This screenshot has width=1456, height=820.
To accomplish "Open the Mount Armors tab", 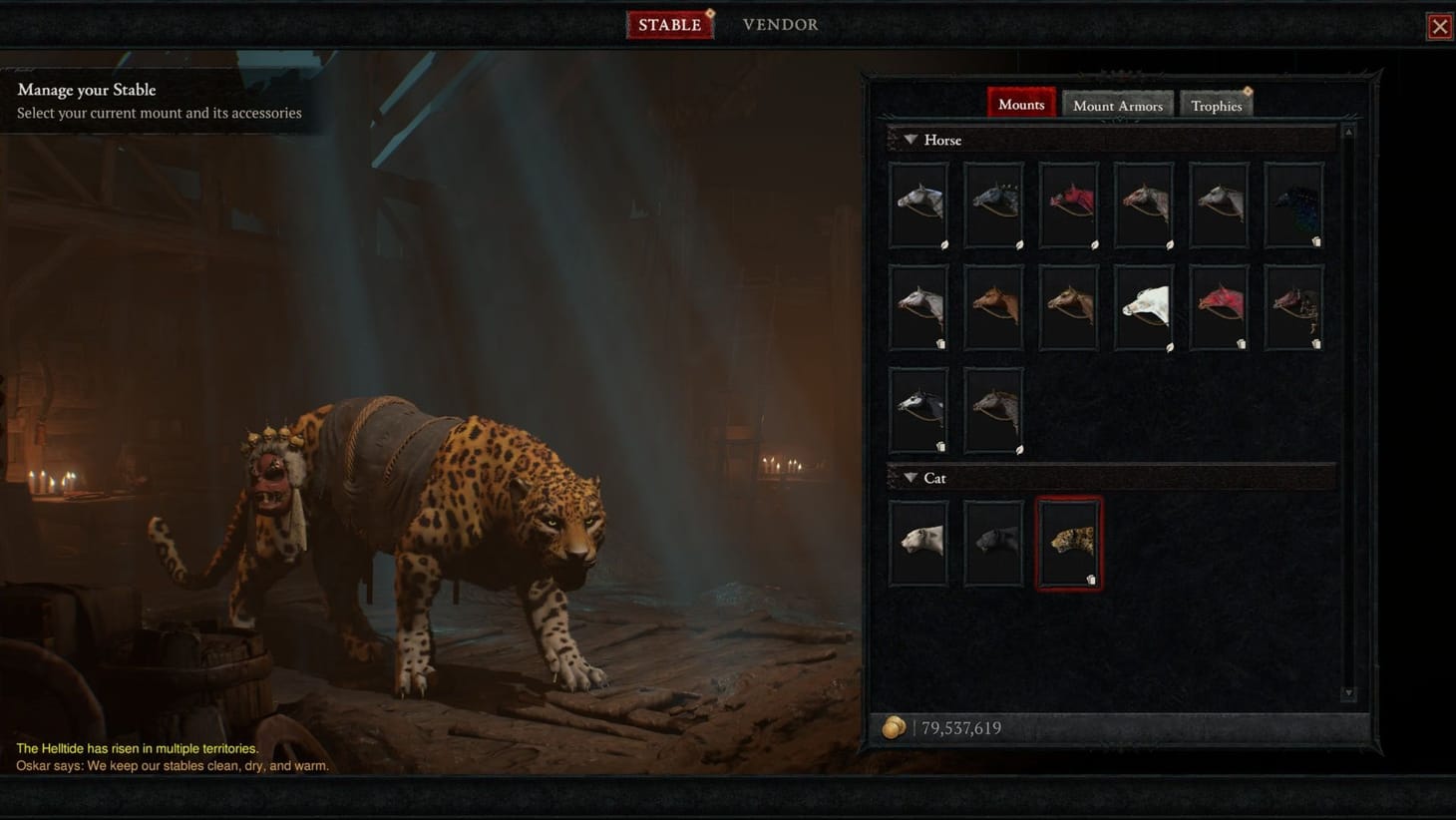I will [x=1117, y=105].
